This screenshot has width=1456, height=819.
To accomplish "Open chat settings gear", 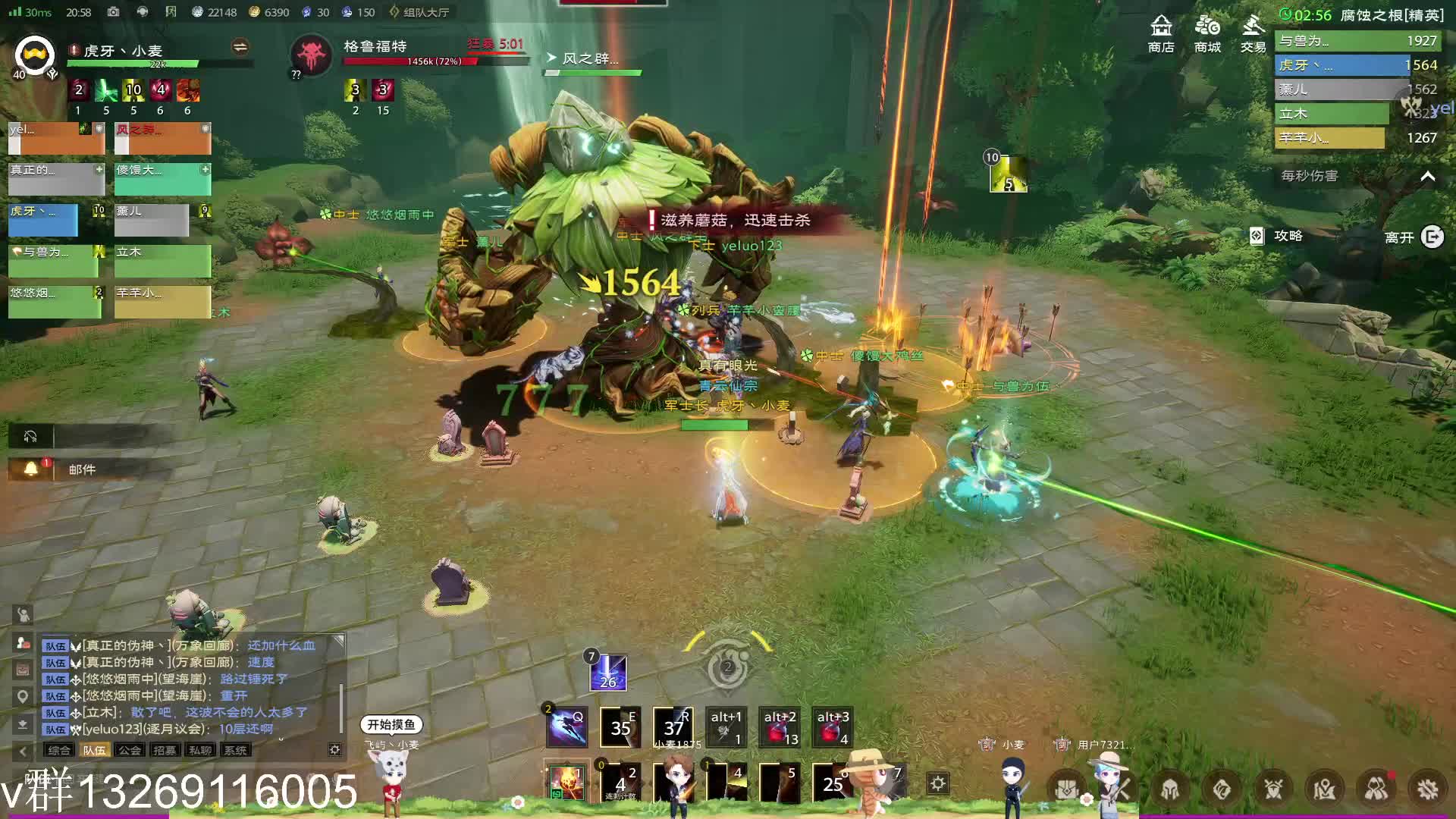I will (x=334, y=749).
